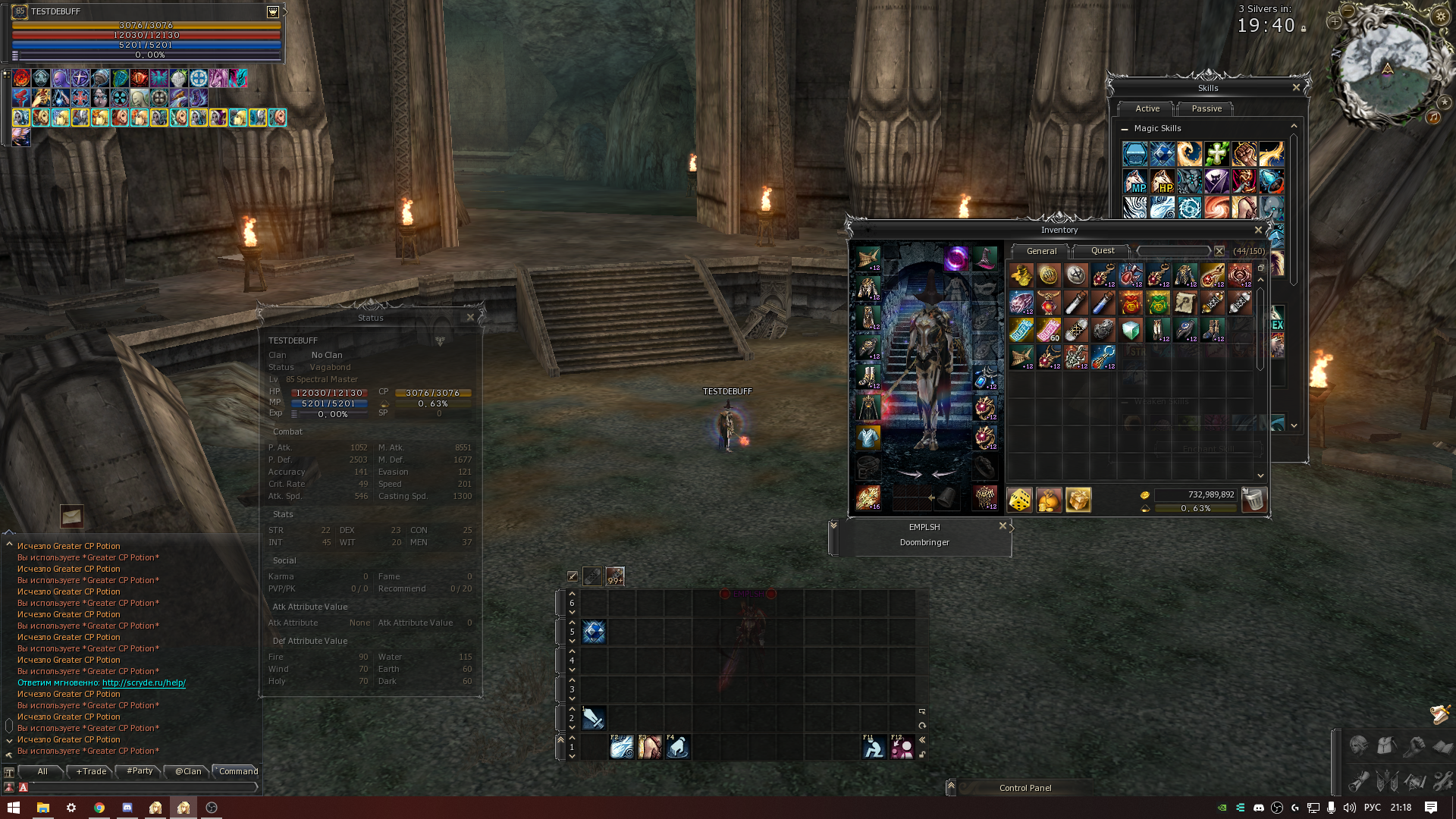Open the Windows Start menu
The image size is (1456, 819).
(x=13, y=808)
